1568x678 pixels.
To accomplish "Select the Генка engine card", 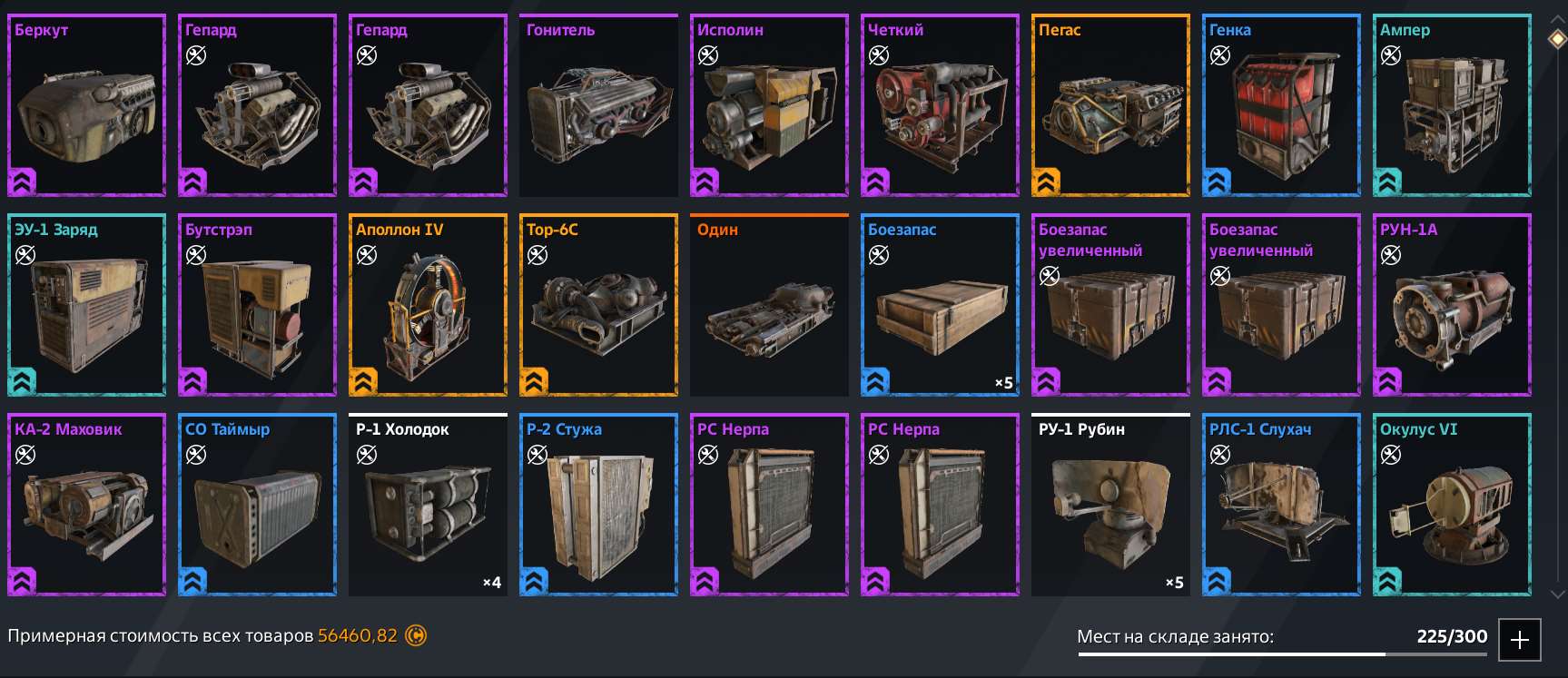I will 1280,105.
